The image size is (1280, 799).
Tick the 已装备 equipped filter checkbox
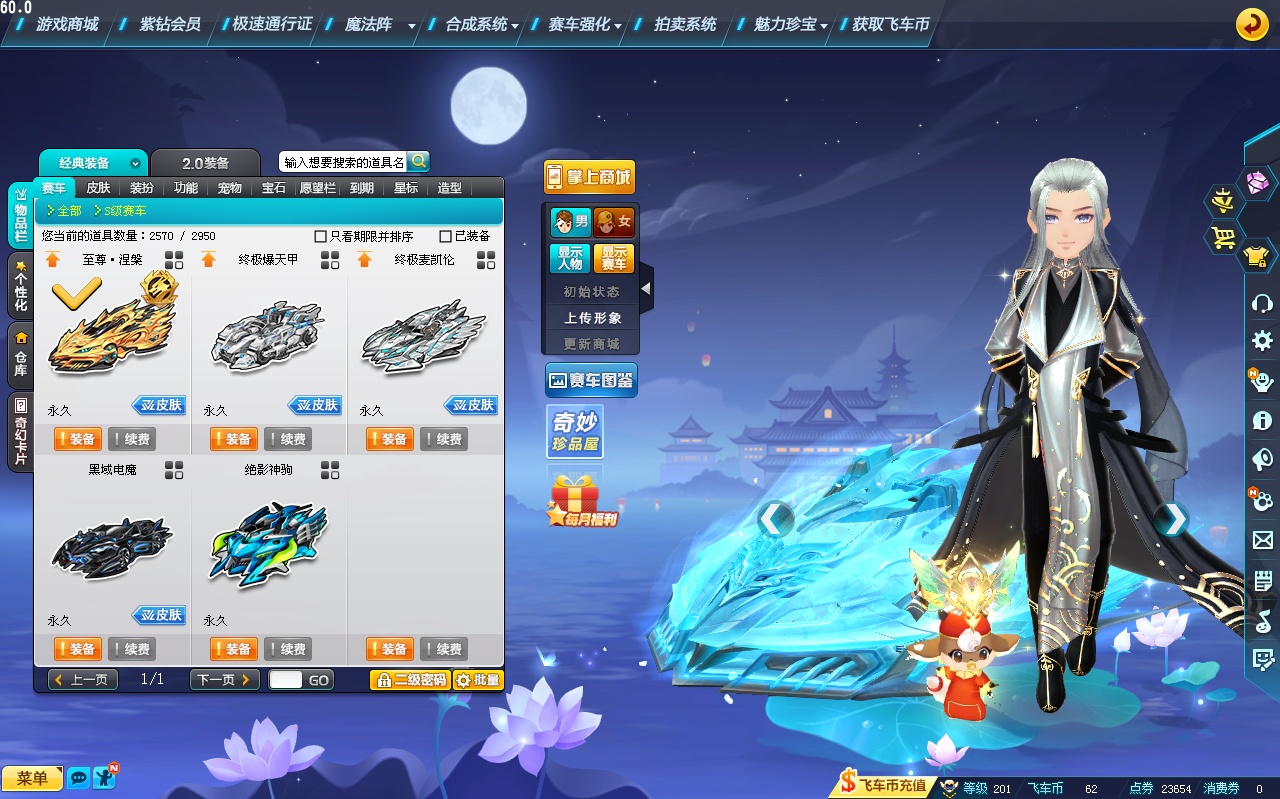(x=446, y=237)
